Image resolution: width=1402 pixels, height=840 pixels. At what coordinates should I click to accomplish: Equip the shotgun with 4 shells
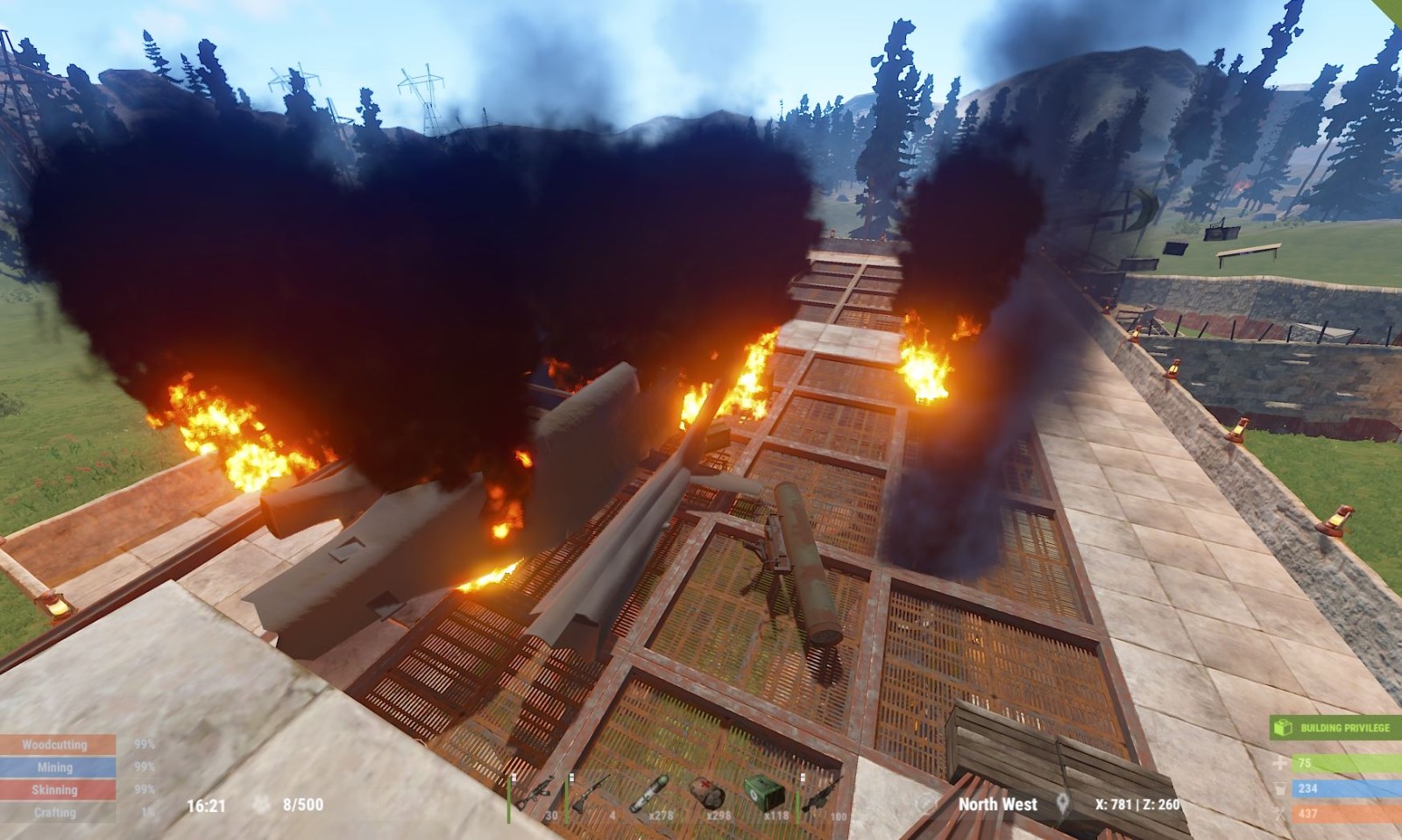pos(591,795)
